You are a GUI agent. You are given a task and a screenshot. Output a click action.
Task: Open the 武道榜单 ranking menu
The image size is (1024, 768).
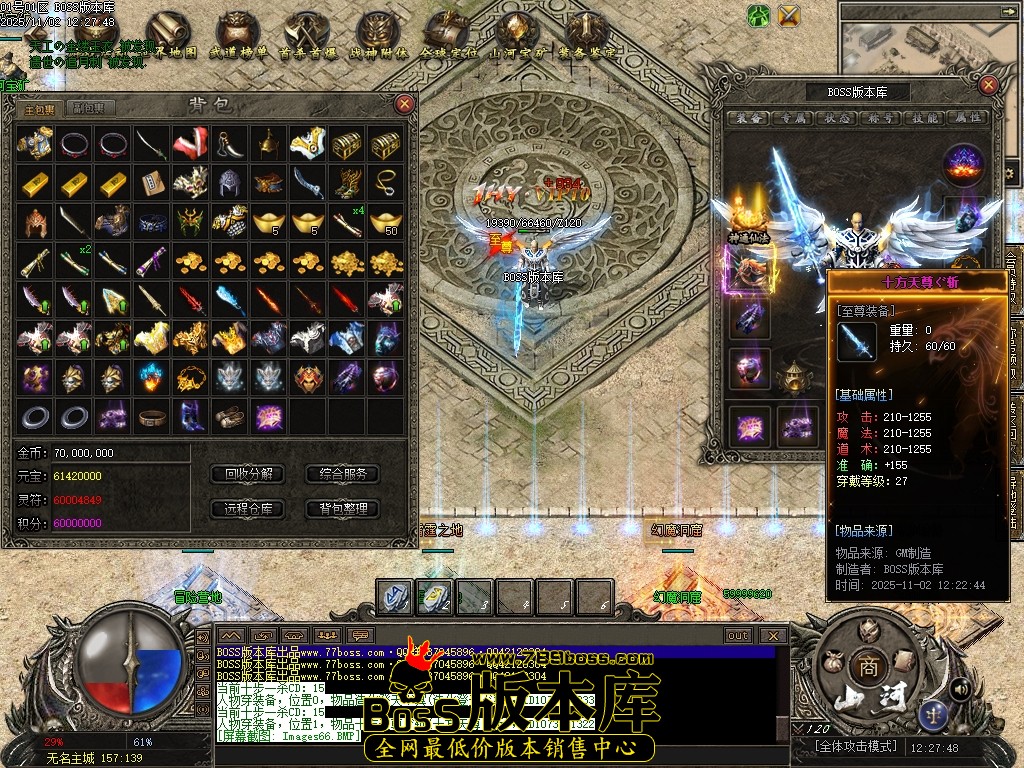tap(238, 37)
